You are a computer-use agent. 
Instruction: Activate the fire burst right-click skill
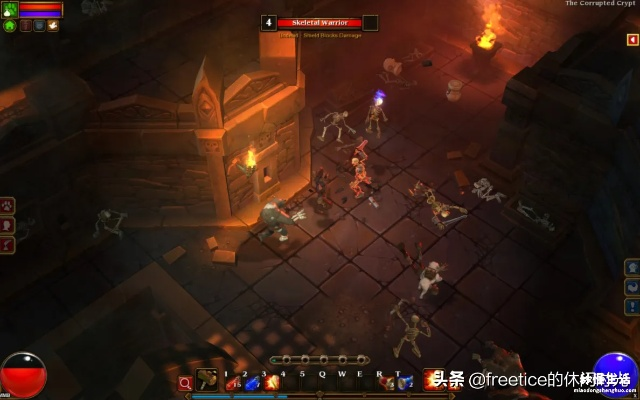pyautogui.click(x=433, y=379)
